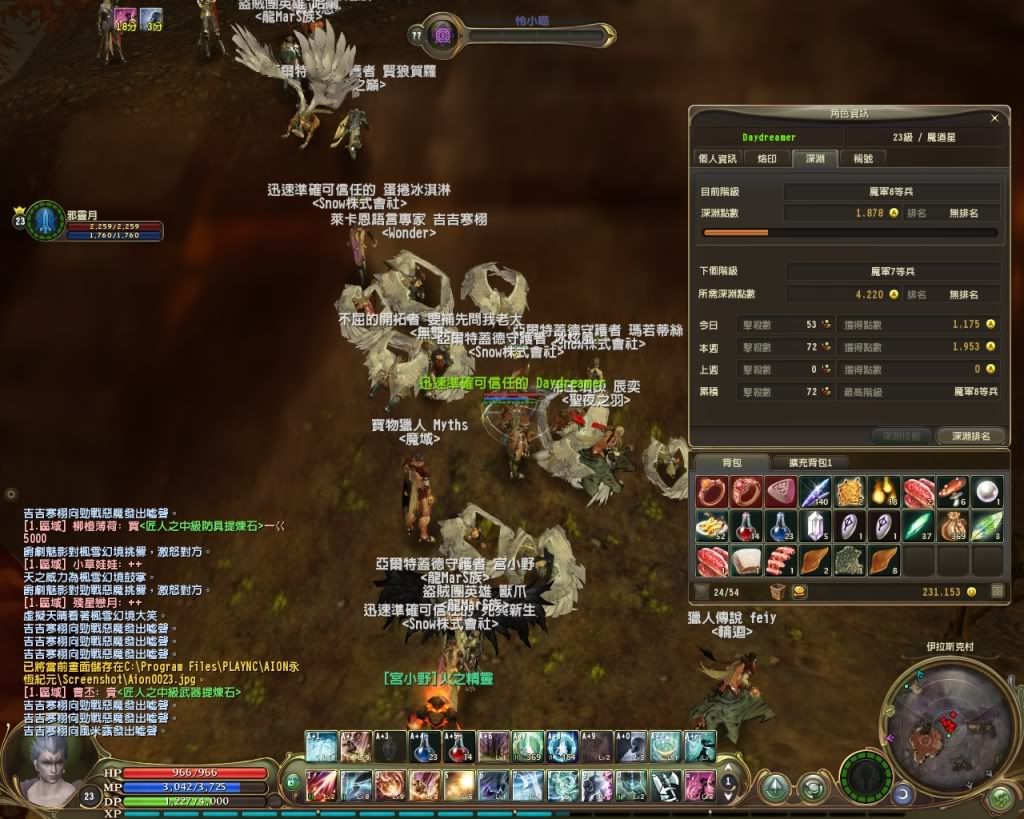Click the gold coin button under inventory

pyautogui.click(x=800, y=592)
